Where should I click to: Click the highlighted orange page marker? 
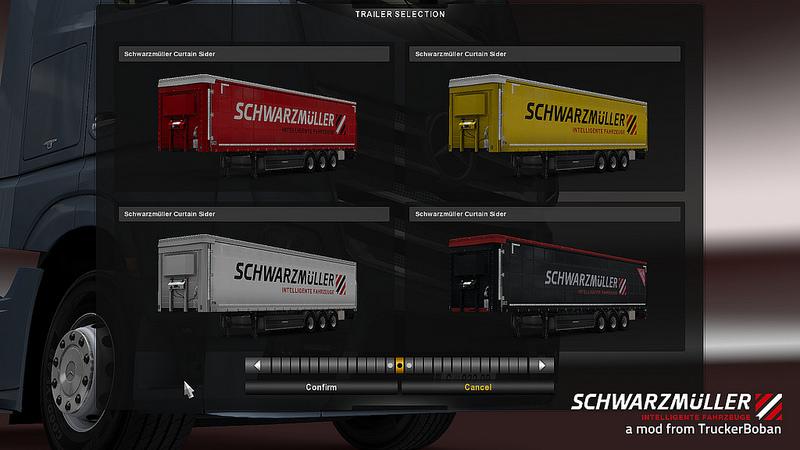400,366
